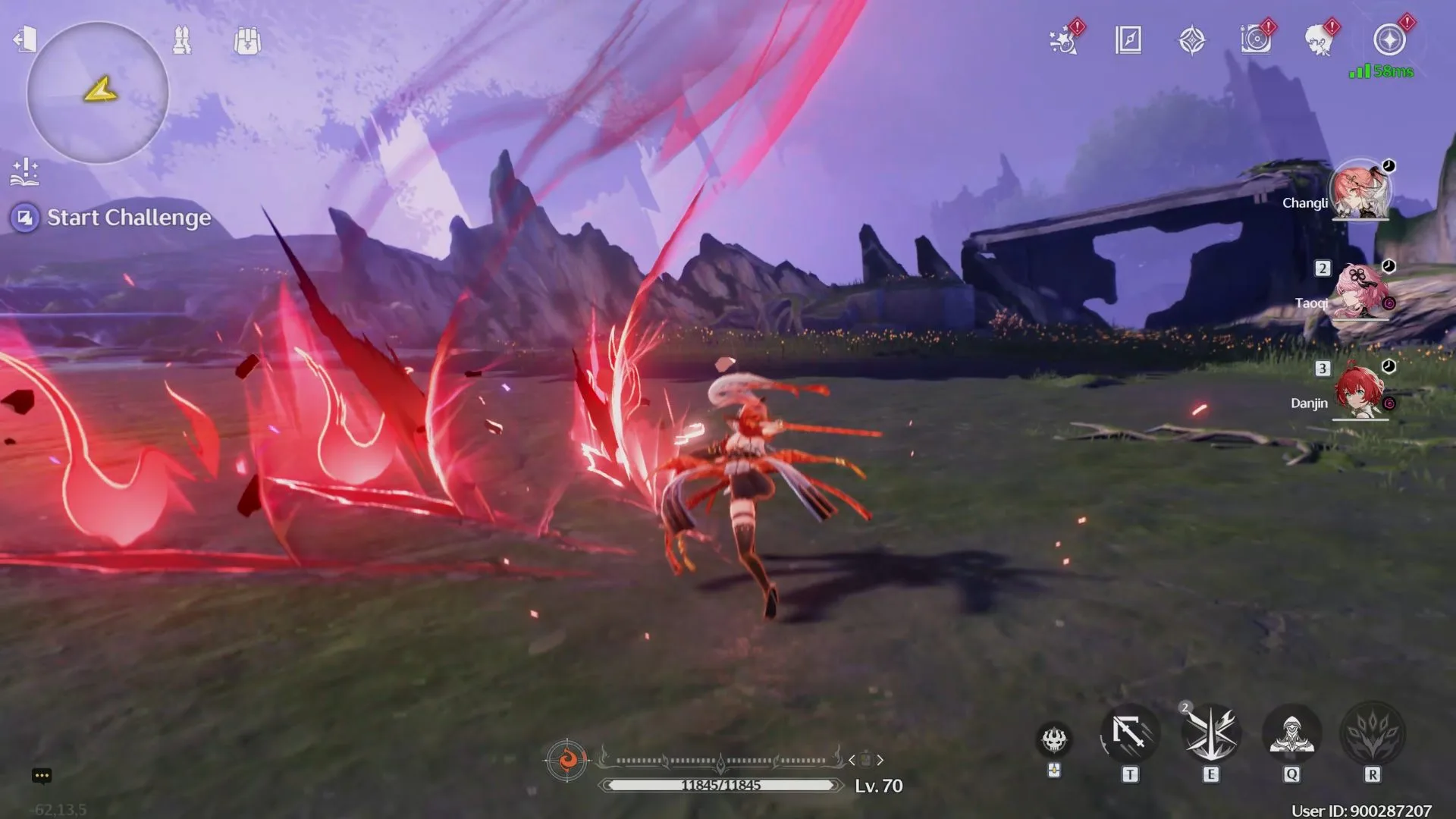This screenshot has width=1456, height=819.
Task: Activate the hooded figure echo skill
Action: (1291, 734)
